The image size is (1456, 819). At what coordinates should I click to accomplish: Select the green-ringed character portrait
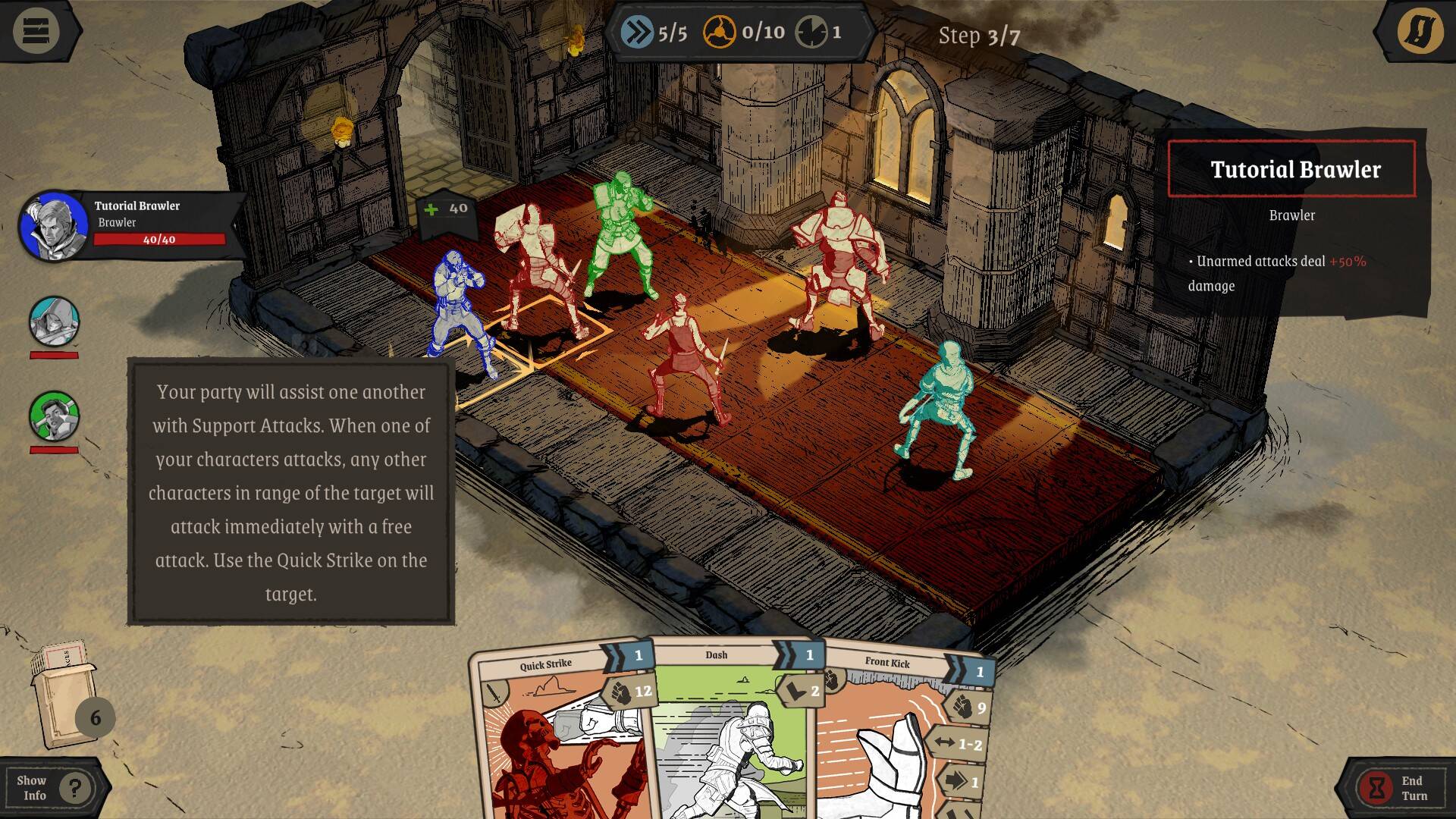[54, 416]
